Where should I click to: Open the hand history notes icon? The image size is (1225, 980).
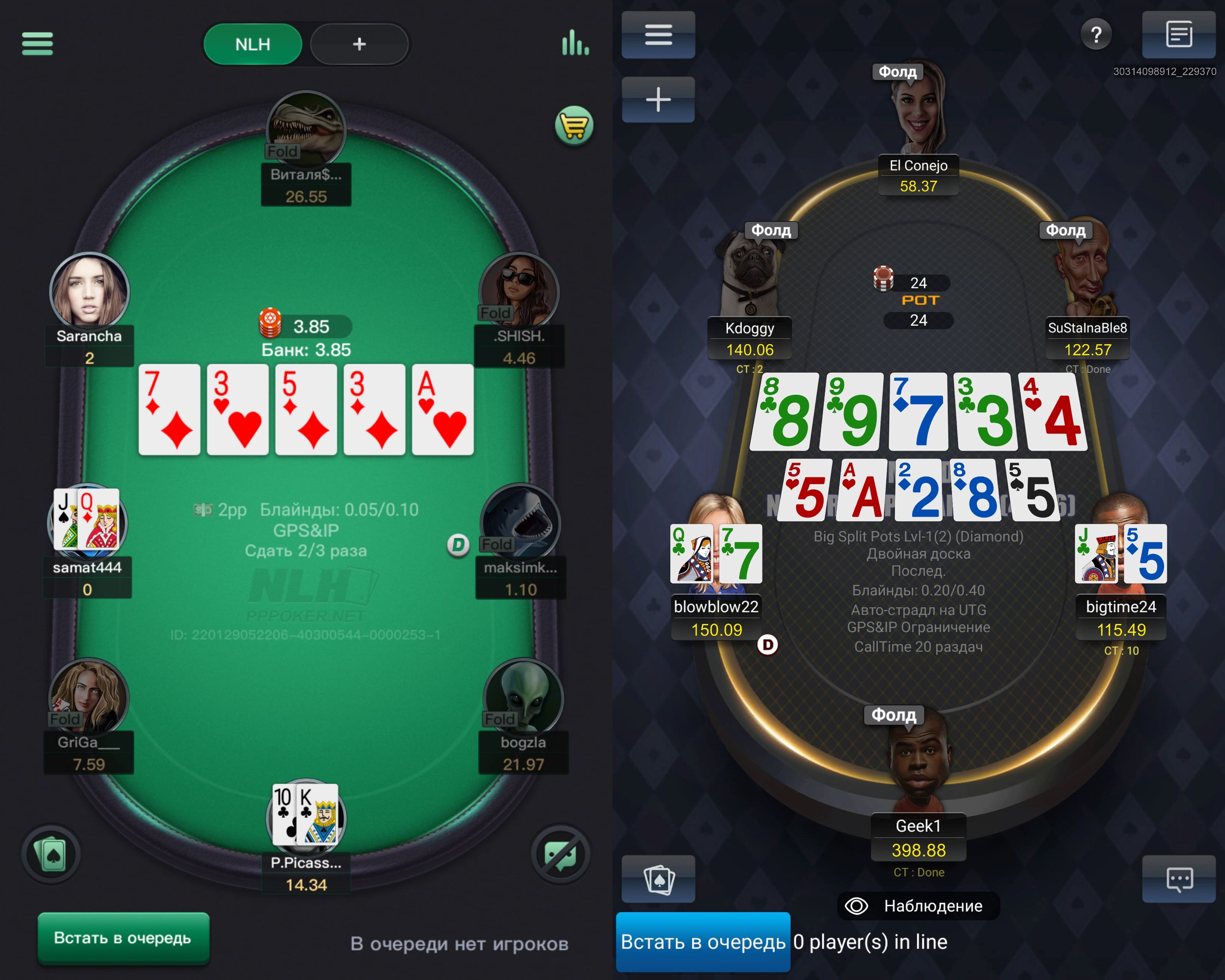point(1178,35)
